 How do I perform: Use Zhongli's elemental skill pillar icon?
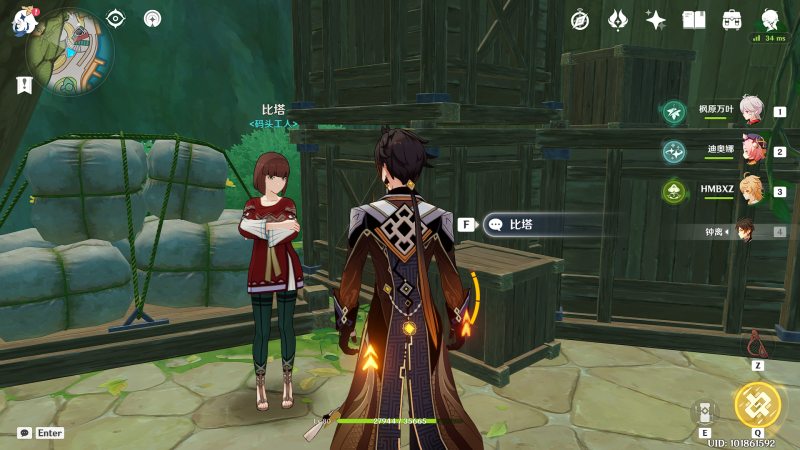(704, 412)
